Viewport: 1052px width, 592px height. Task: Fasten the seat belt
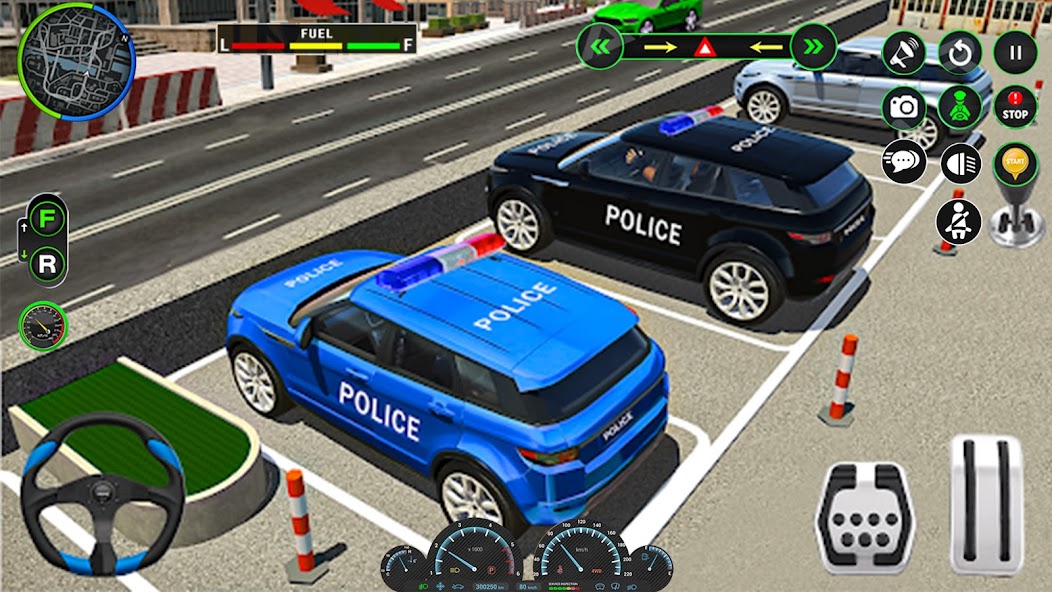pyautogui.click(x=958, y=221)
